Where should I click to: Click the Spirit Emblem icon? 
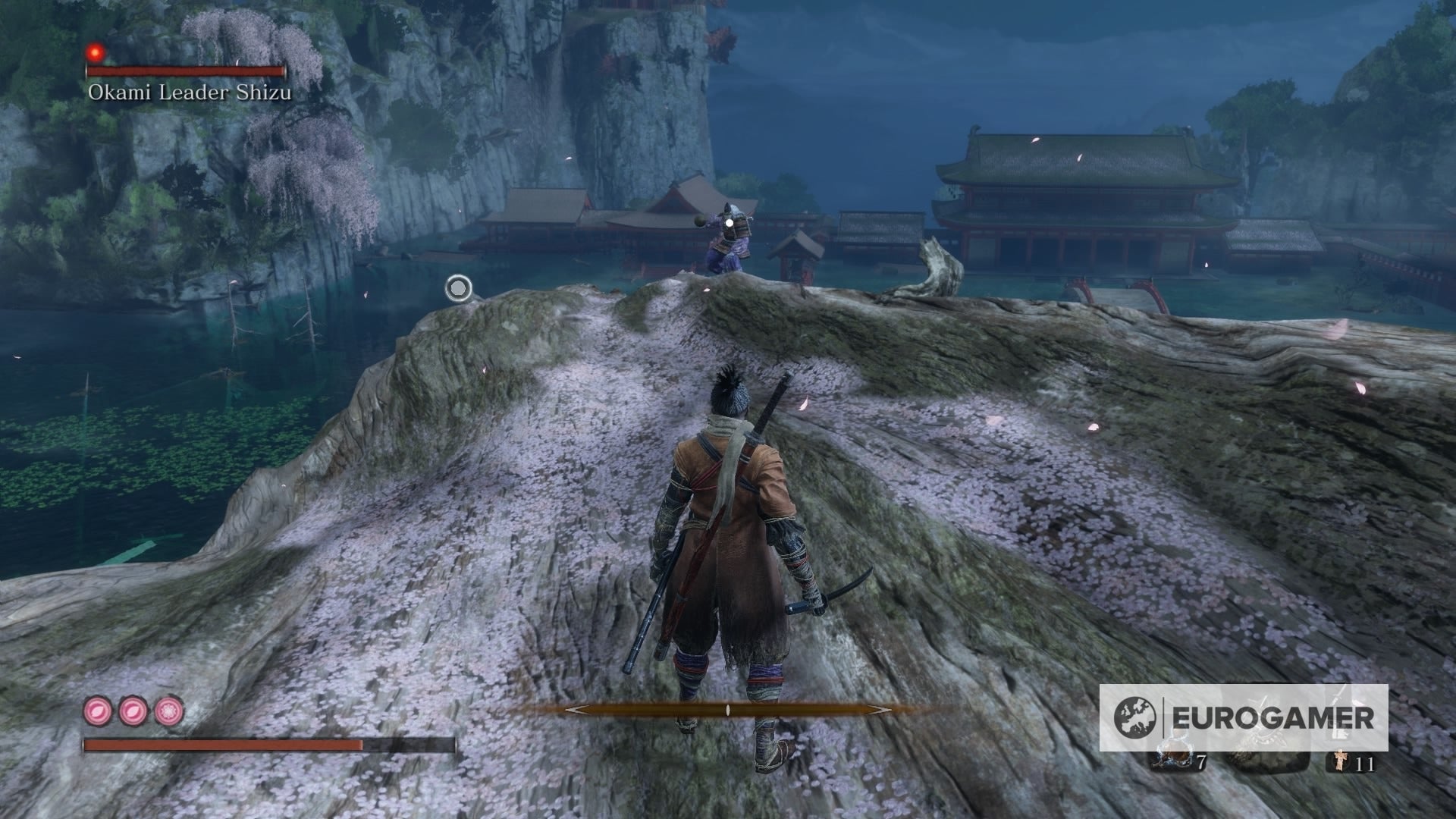tap(1339, 762)
